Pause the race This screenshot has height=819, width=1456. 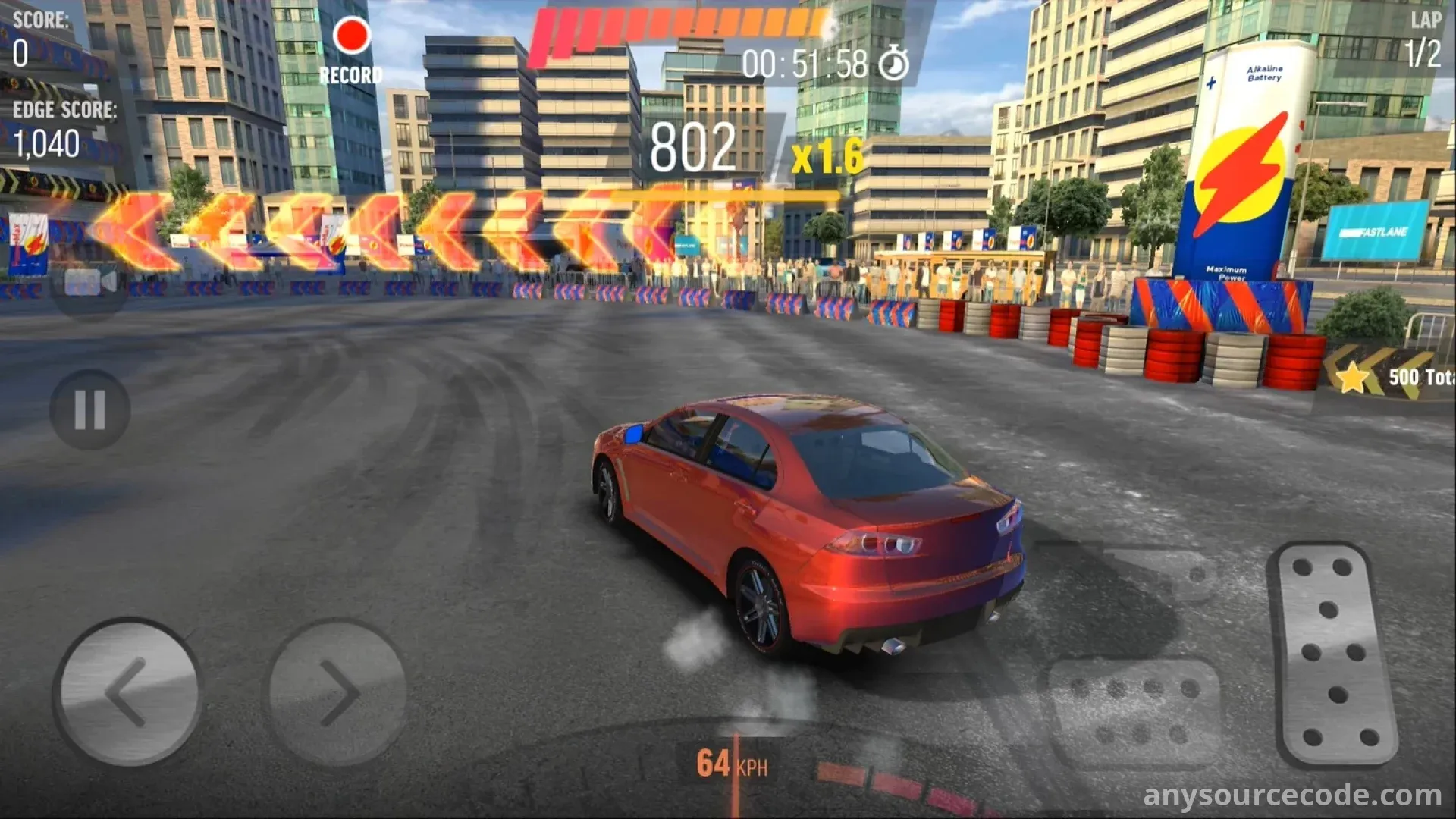89,410
